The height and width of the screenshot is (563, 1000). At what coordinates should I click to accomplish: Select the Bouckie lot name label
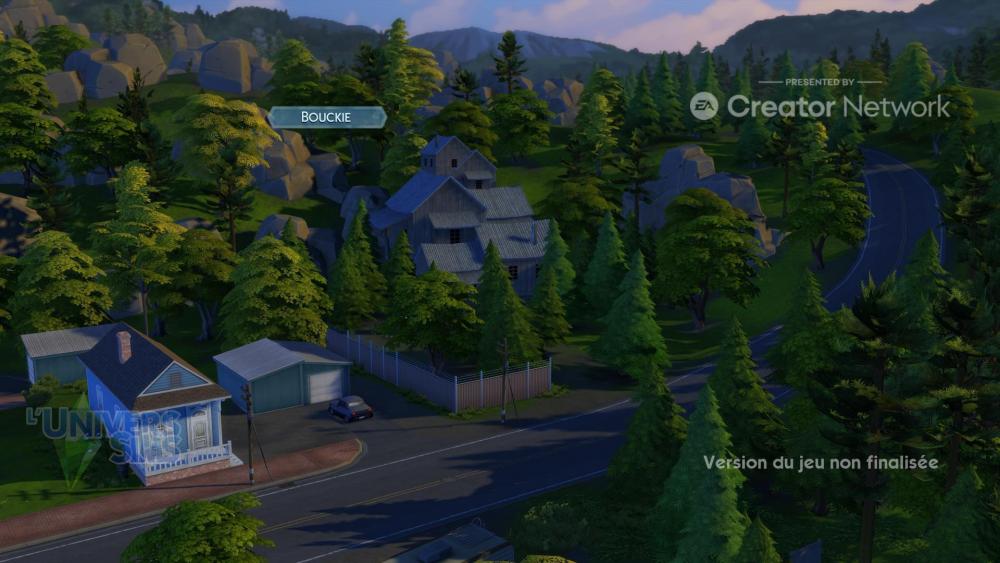click(326, 118)
